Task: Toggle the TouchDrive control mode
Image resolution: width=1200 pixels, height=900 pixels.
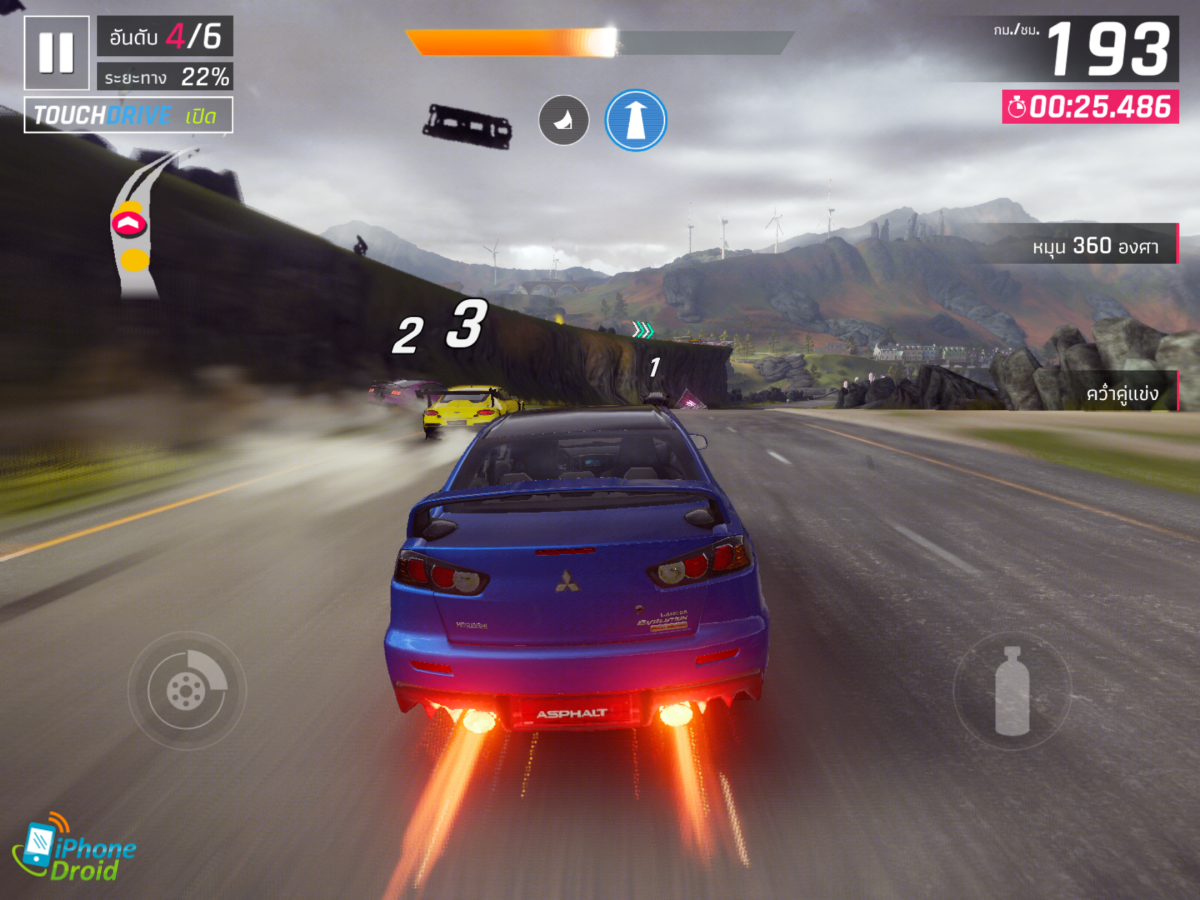Action: [x=128, y=115]
